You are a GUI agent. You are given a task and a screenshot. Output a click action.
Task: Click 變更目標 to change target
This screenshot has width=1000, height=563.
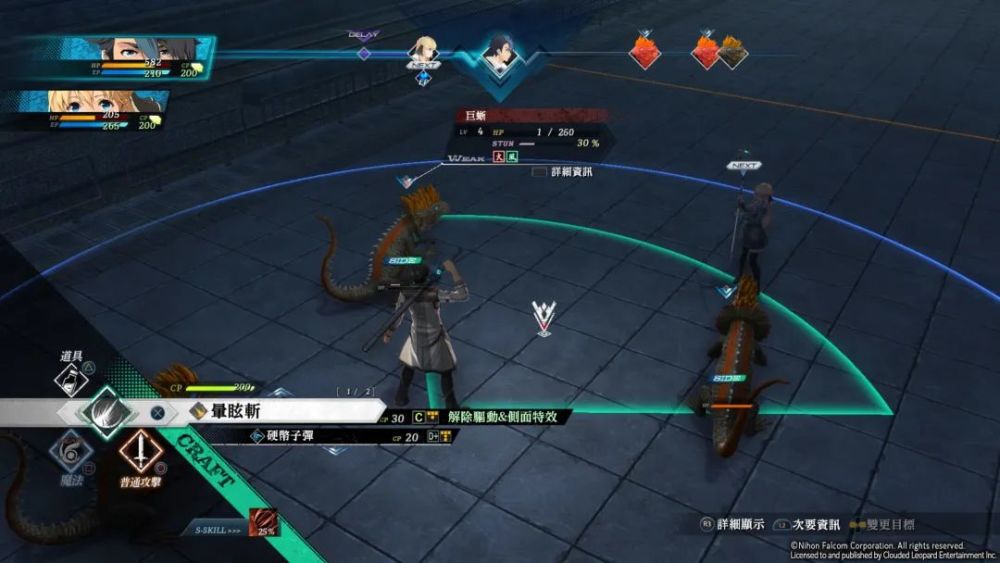tap(888, 524)
